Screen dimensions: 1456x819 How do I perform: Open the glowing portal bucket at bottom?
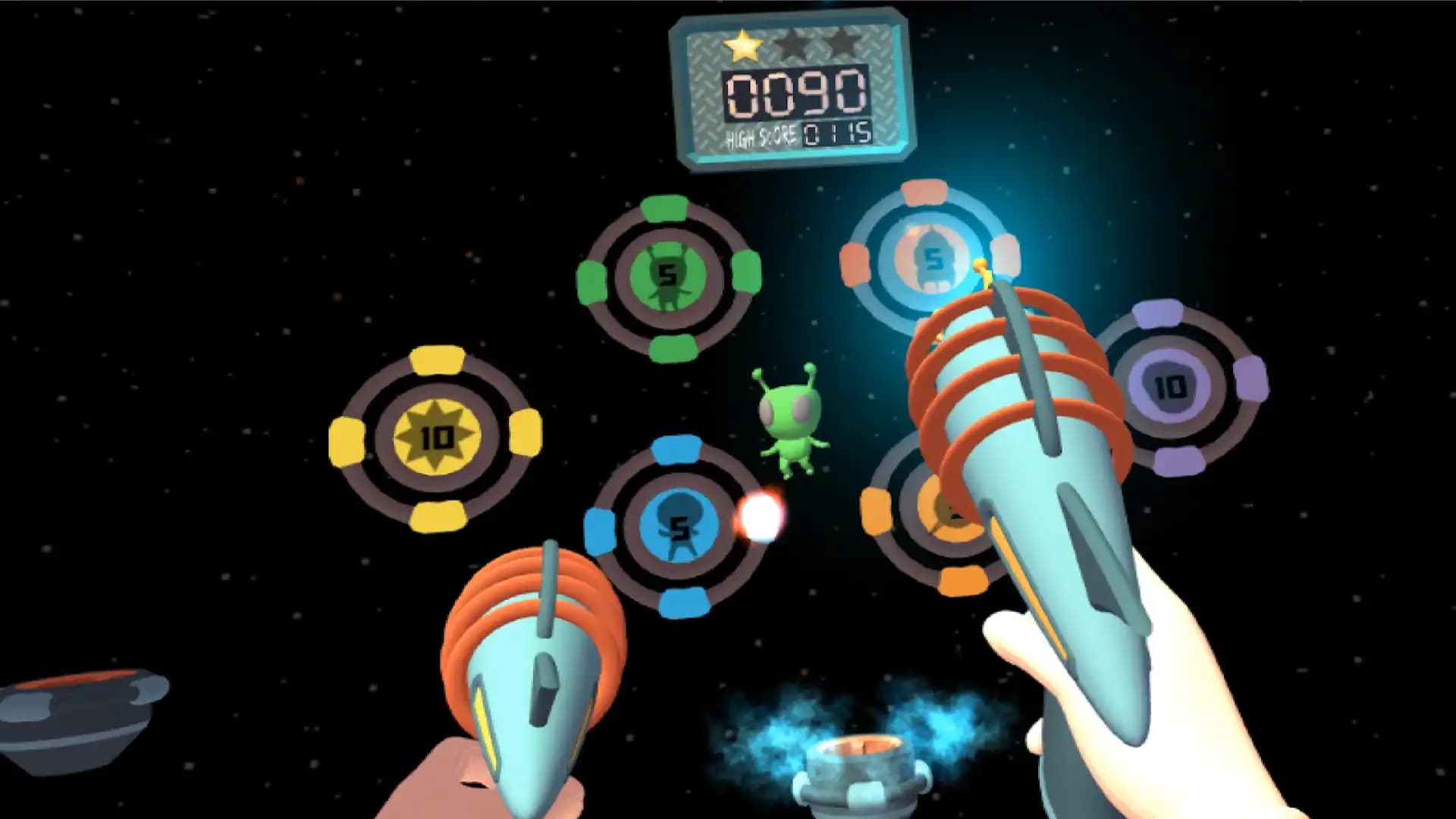(x=861, y=766)
